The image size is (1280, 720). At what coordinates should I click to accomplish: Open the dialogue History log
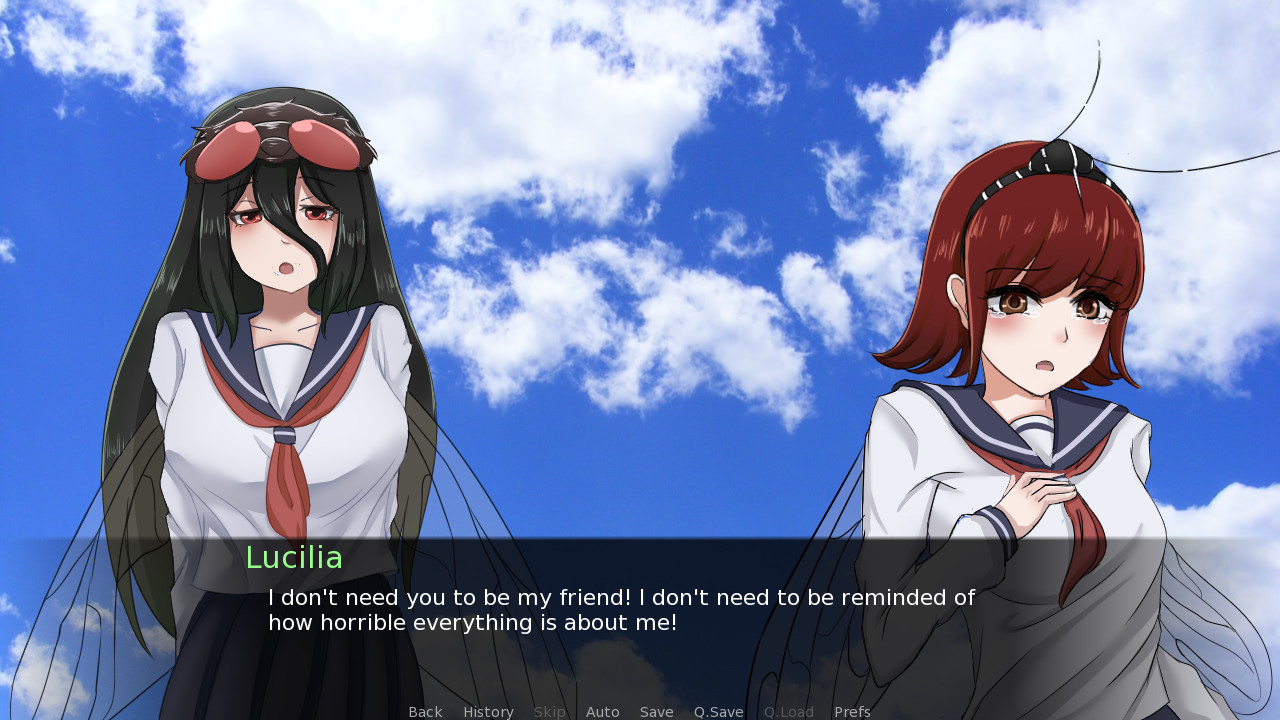[488, 712]
